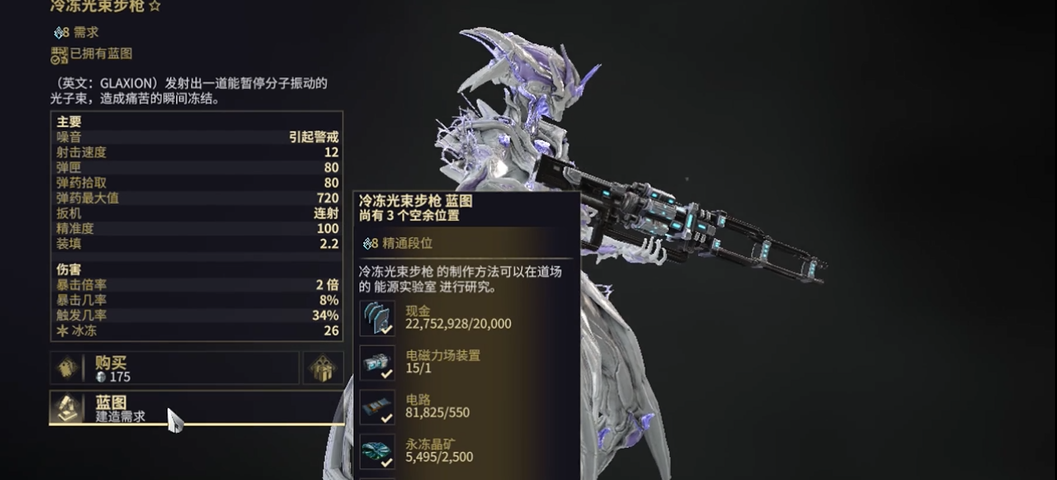Select the 蓝图 建造需求 button
The image size is (1057, 480).
[195, 408]
